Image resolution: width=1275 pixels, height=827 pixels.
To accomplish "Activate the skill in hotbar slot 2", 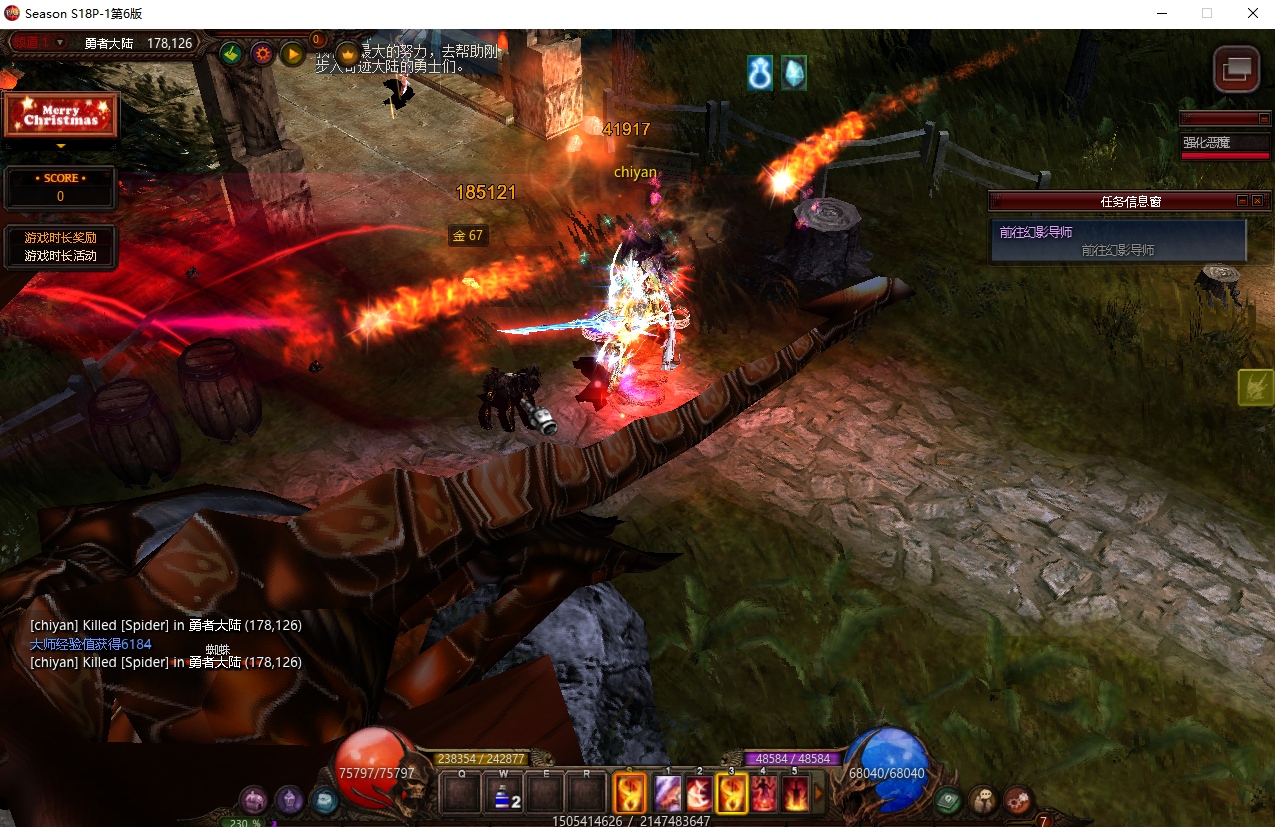I will point(699,795).
